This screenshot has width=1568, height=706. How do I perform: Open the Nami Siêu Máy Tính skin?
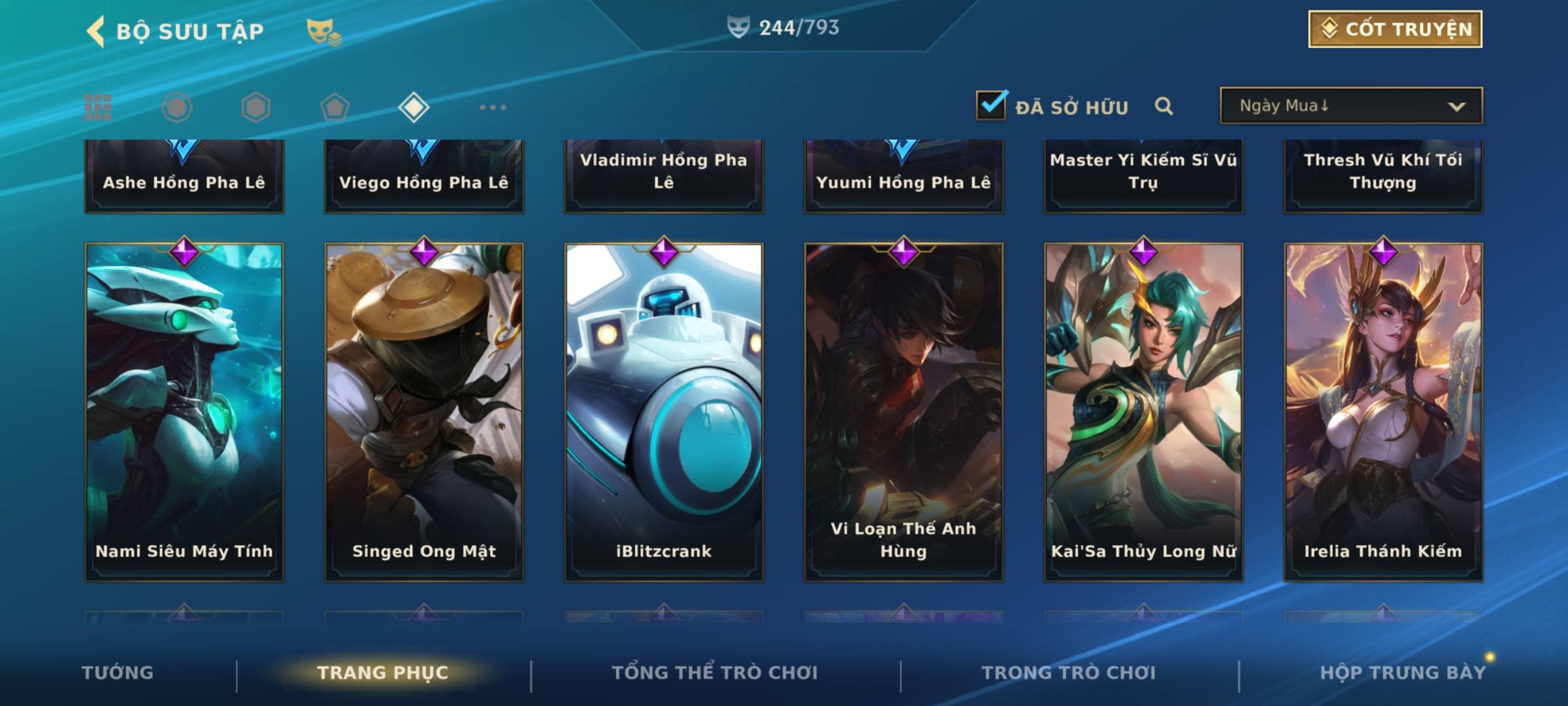click(x=184, y=412)
